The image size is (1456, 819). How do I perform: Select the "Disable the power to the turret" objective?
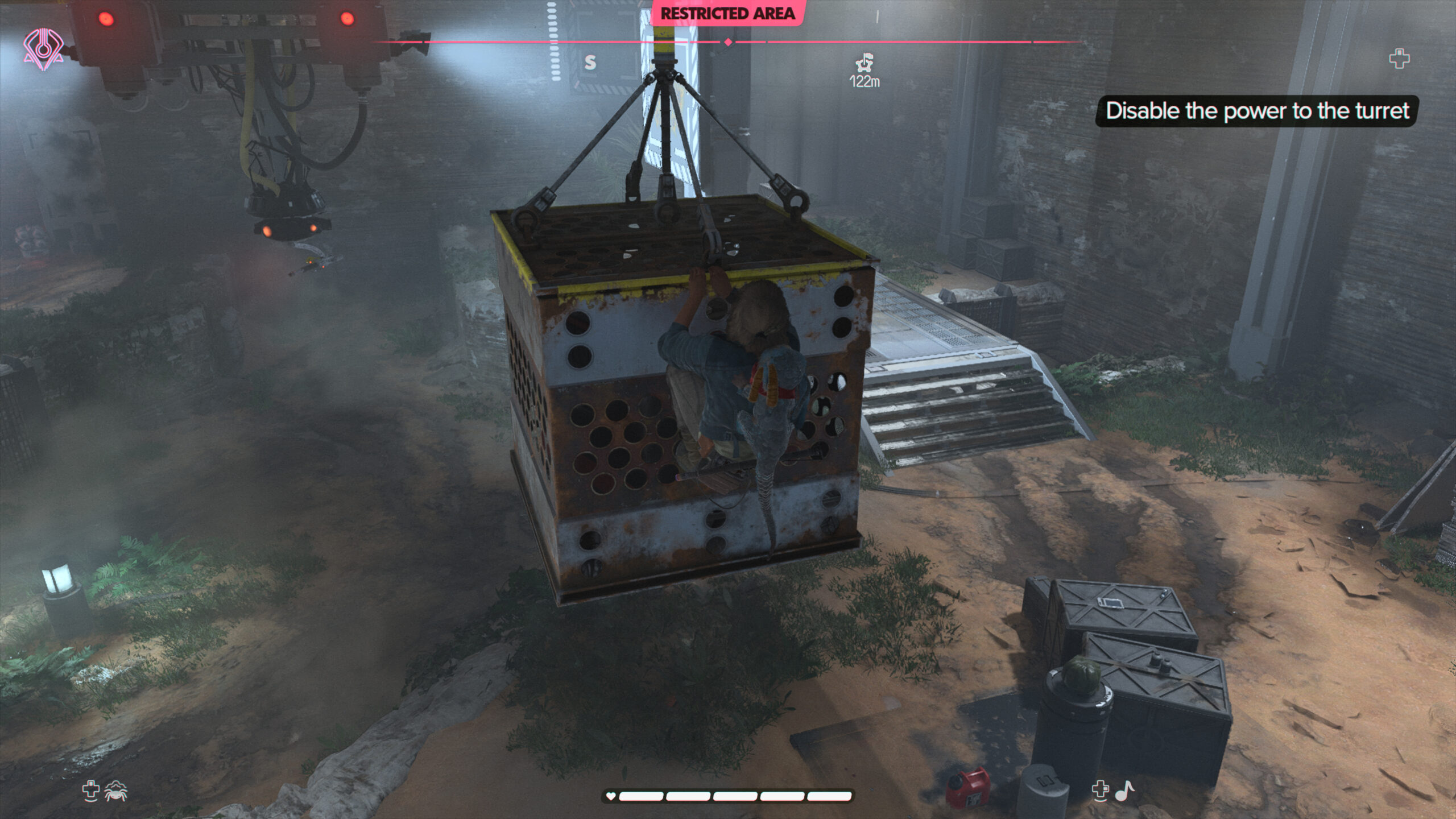pyautogui.click(x=1257, y=111)
